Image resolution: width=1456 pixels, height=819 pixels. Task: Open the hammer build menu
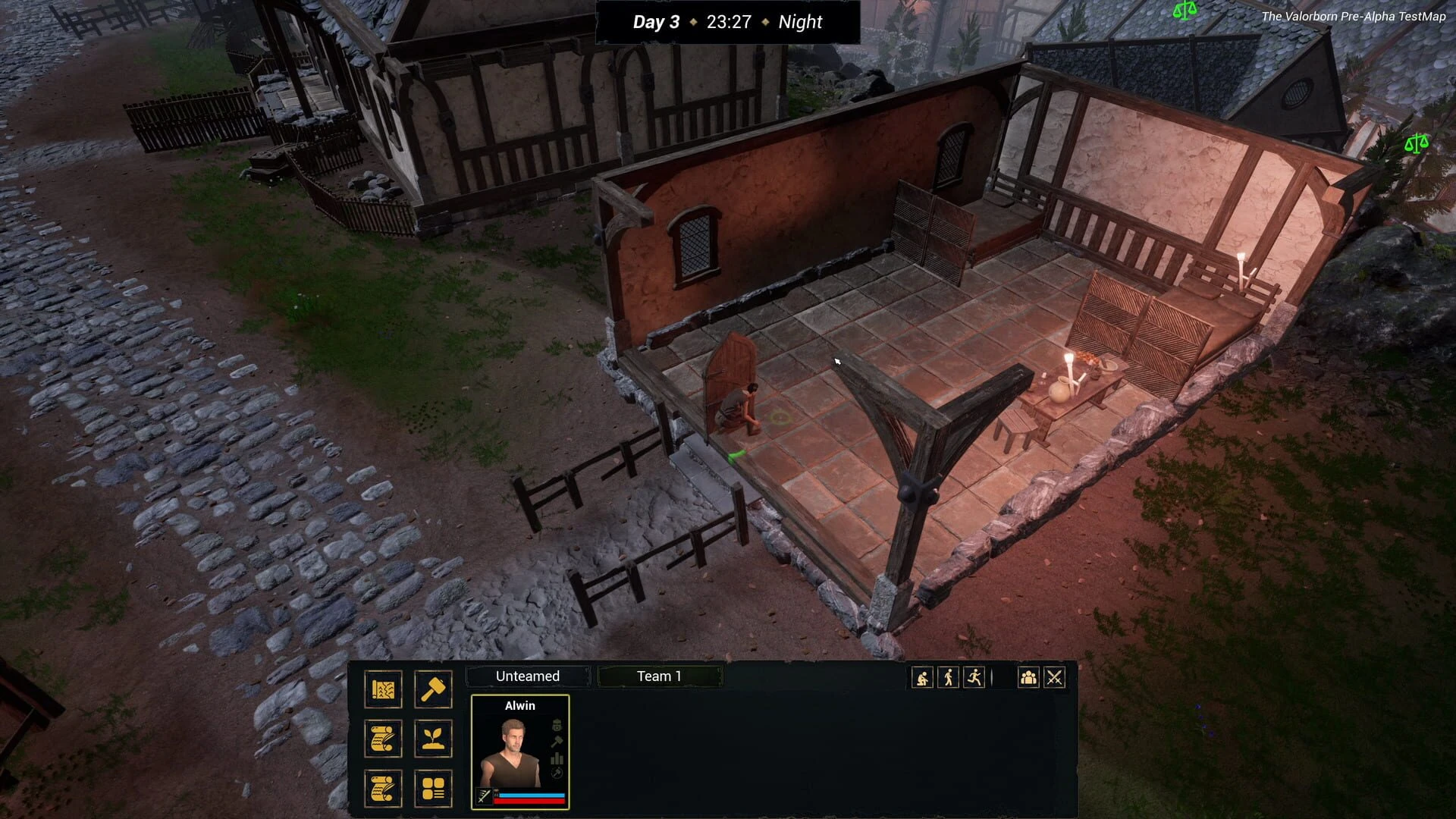(x=433, y=689)
